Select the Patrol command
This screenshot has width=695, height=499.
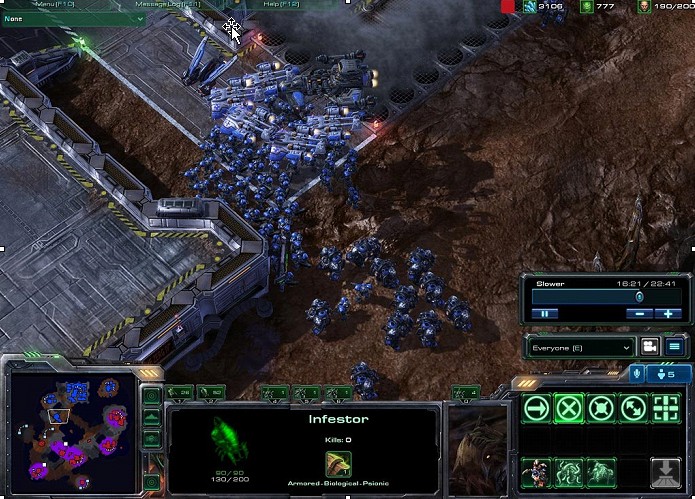[x=633, y=407]
